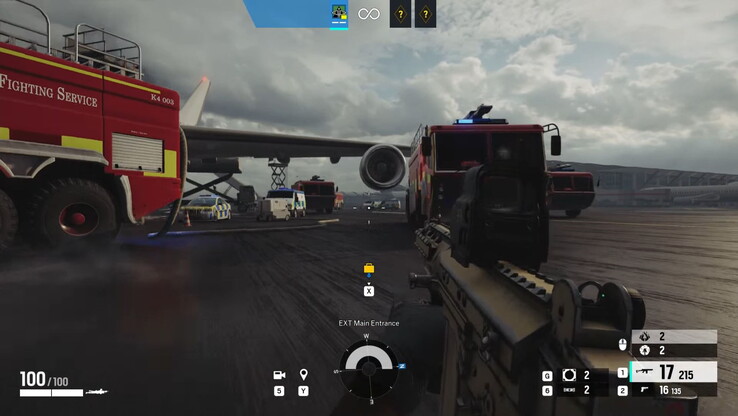This screenshot has height=416, width=738.
Task: Click the second unknown enemy operator card
Action: [426, 14]
